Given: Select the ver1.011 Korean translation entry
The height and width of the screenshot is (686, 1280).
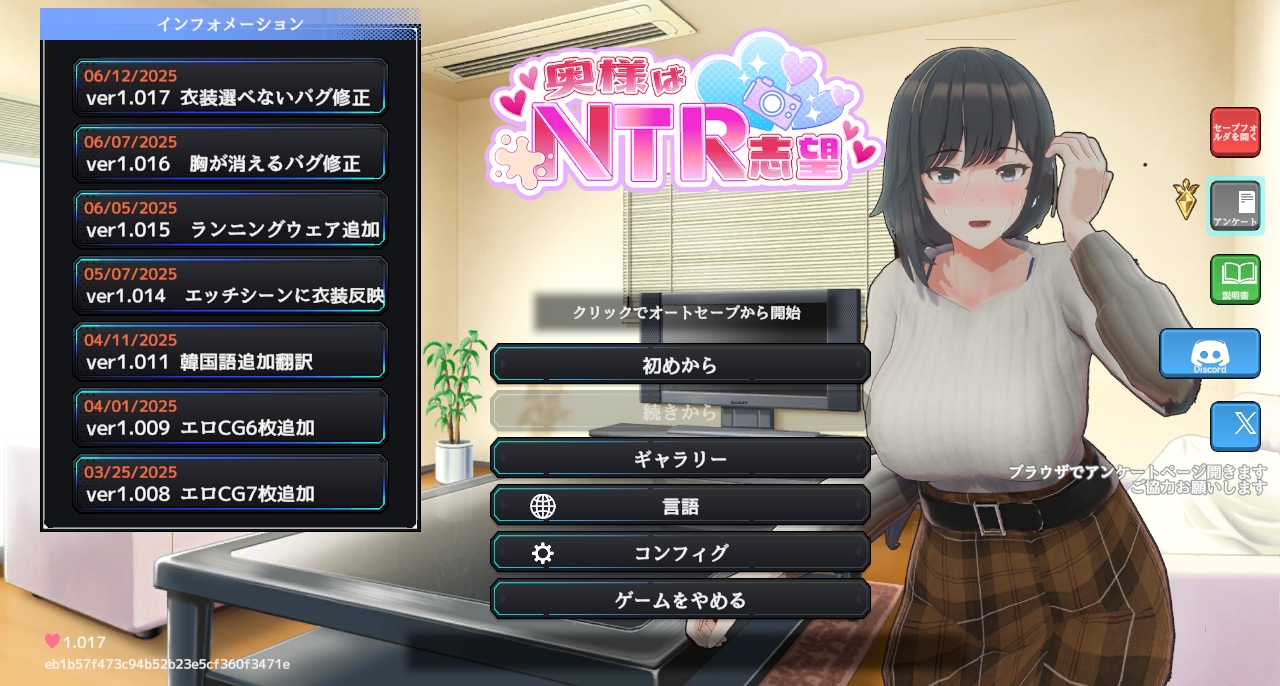Looking at the screenshot, I should [x=230, y=352].
